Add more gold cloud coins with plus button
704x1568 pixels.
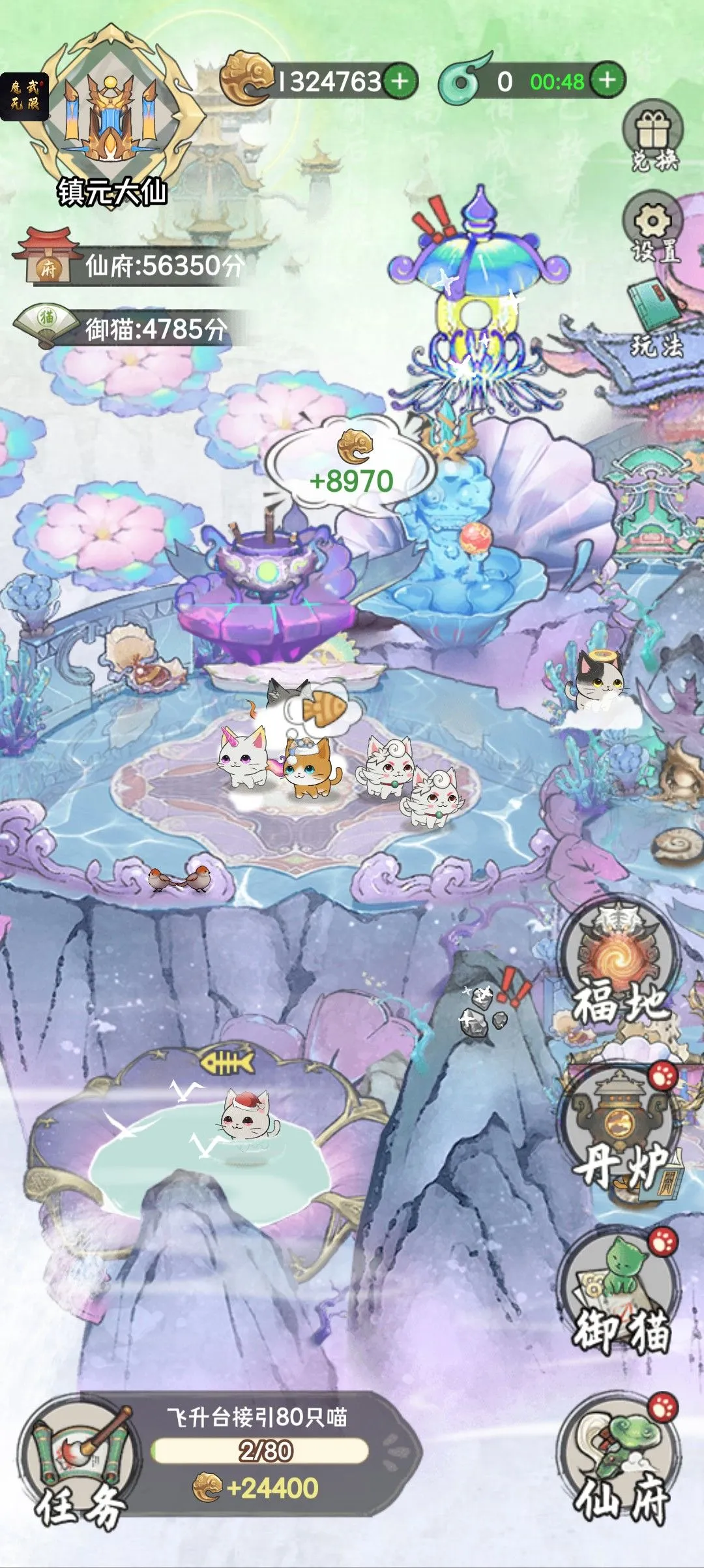[400, 82]
